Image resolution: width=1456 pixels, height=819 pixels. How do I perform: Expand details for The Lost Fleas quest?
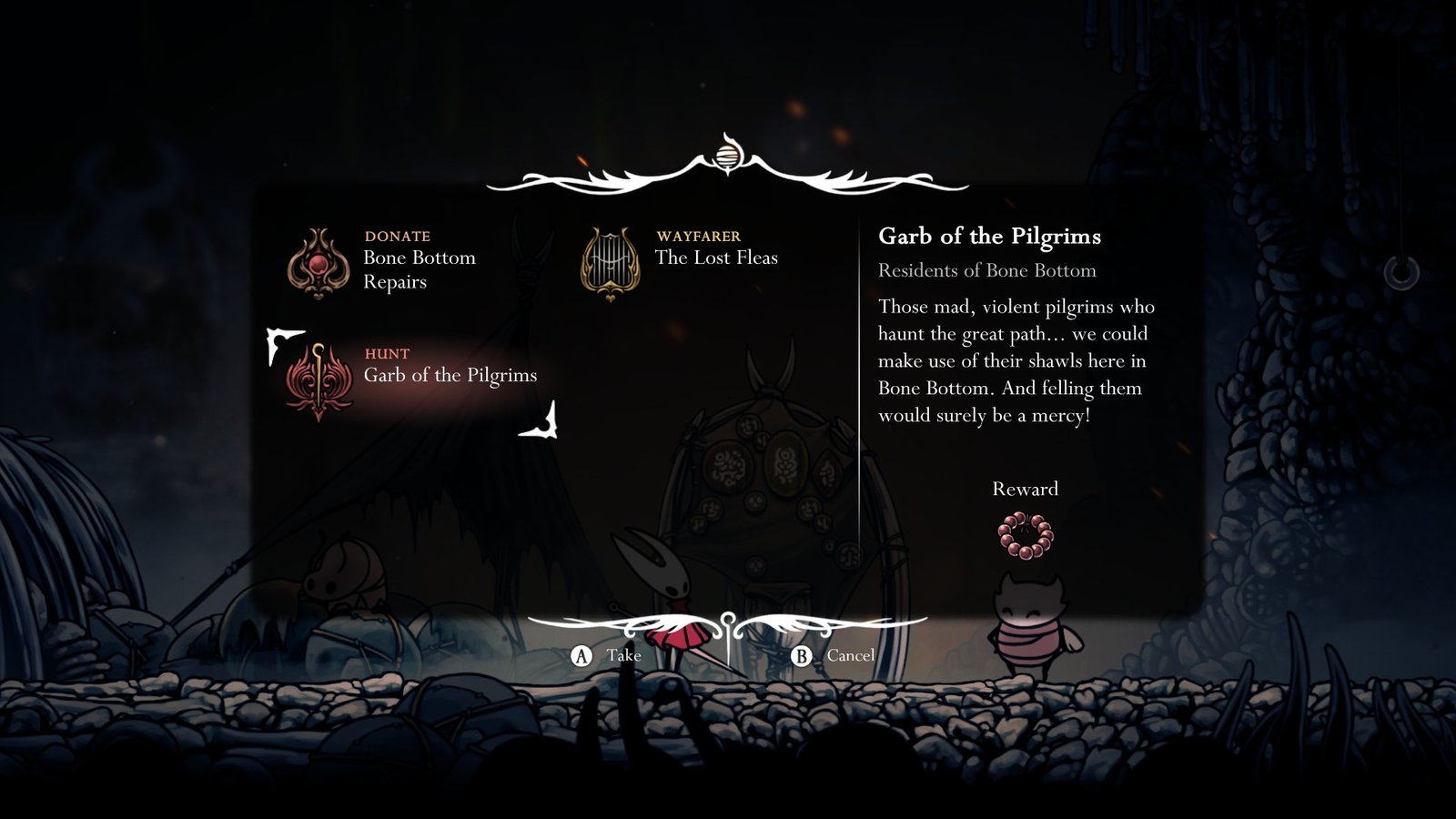pyautogui.click(x=717, y=258)
